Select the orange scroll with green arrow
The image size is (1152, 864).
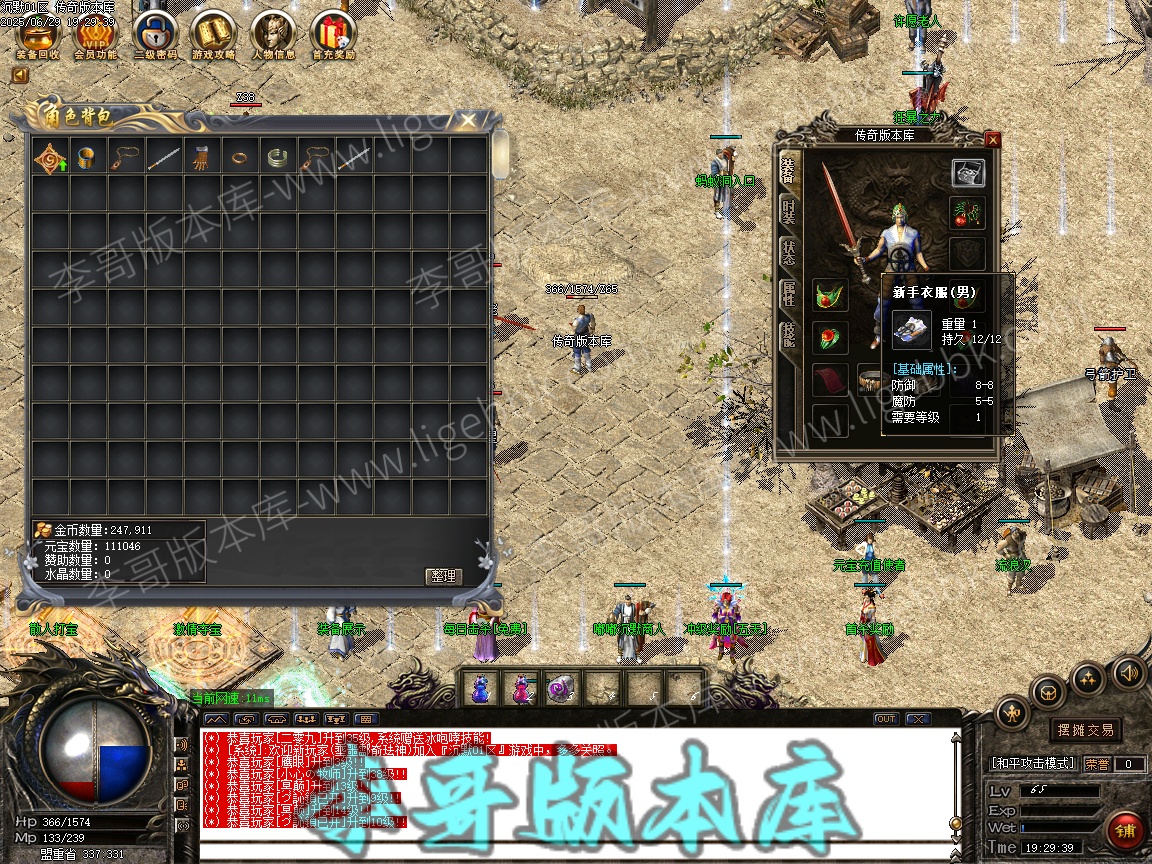point(50,157)
